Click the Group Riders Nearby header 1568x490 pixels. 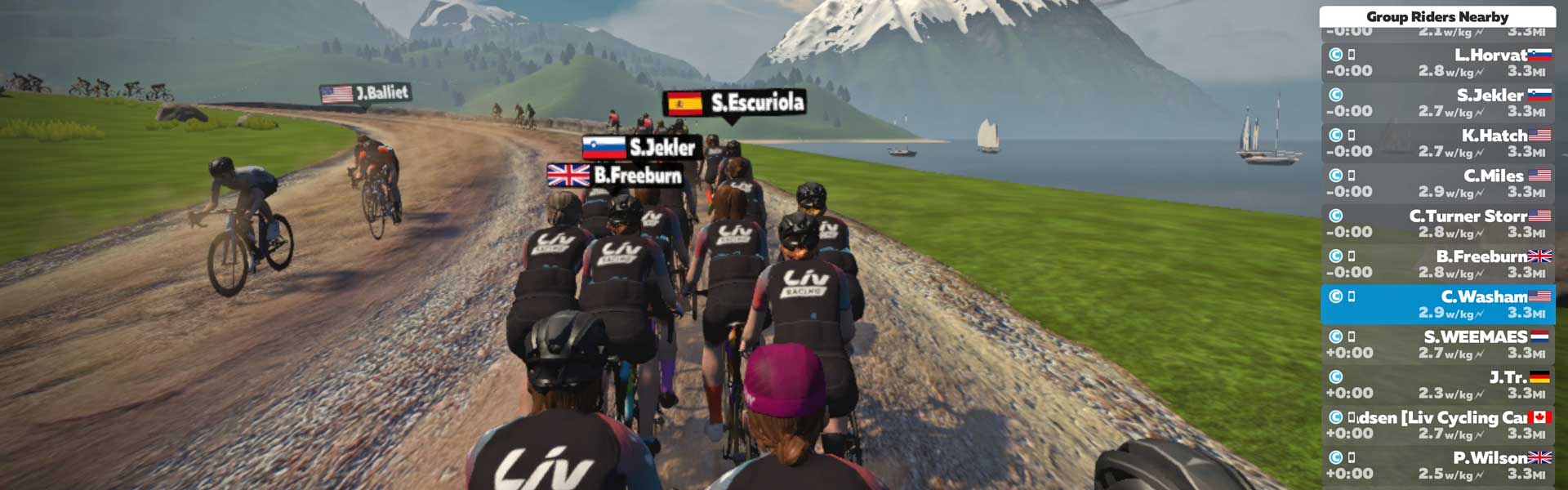pos(1437,16)
